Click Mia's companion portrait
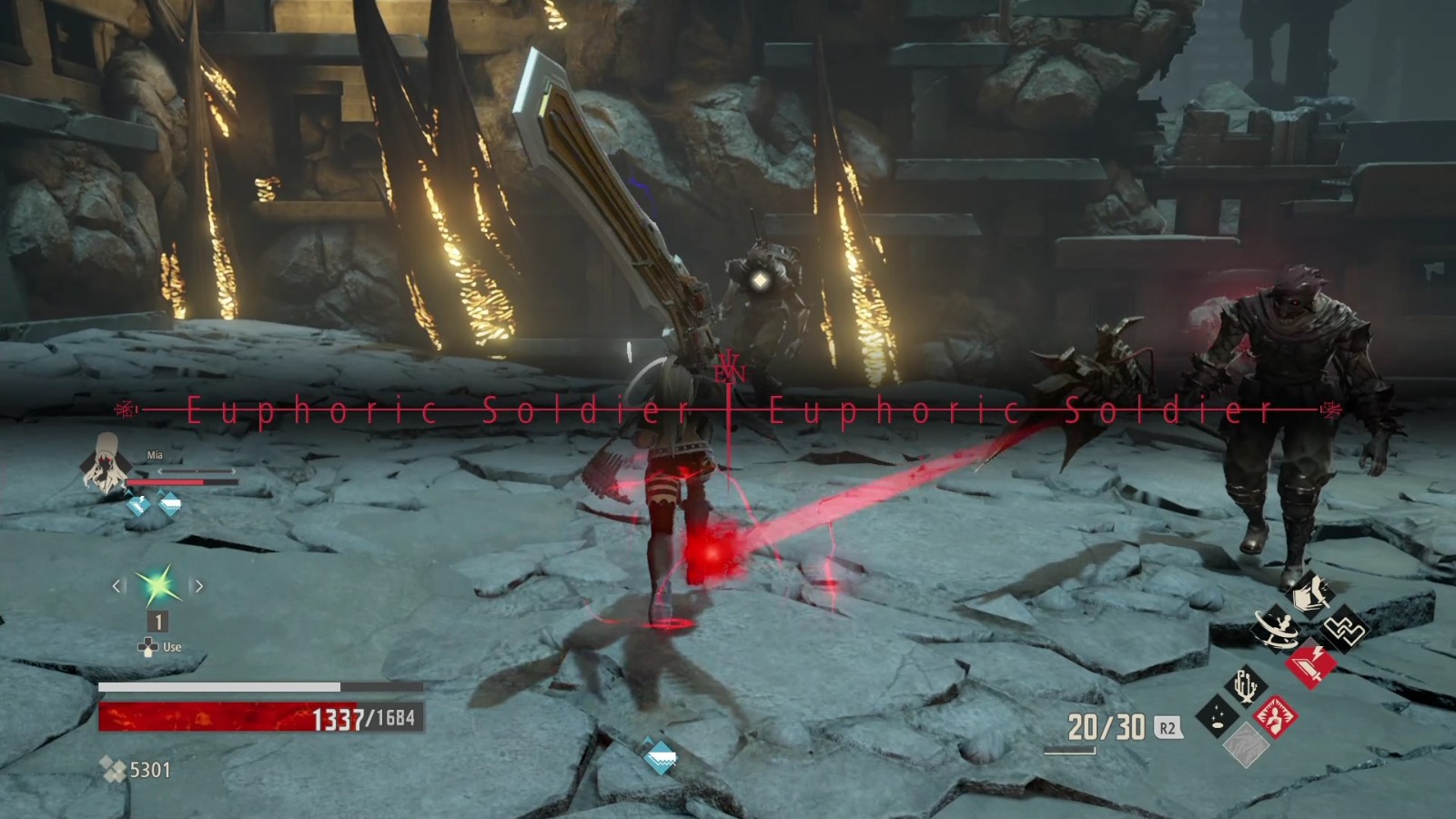 [x=107, y=467]
